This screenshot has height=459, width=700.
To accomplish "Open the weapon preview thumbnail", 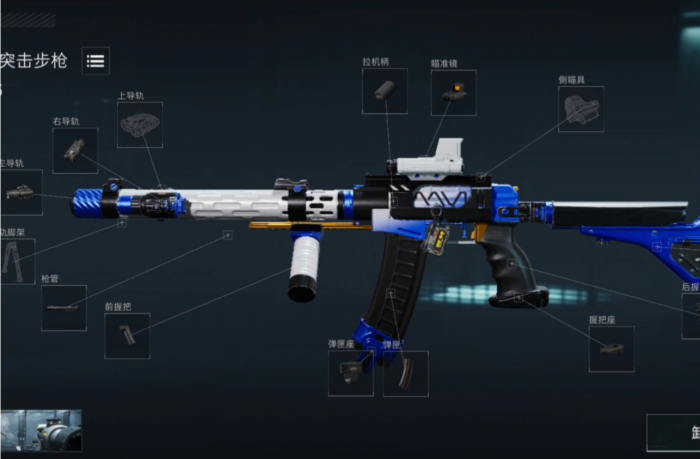I will point(41,430).
